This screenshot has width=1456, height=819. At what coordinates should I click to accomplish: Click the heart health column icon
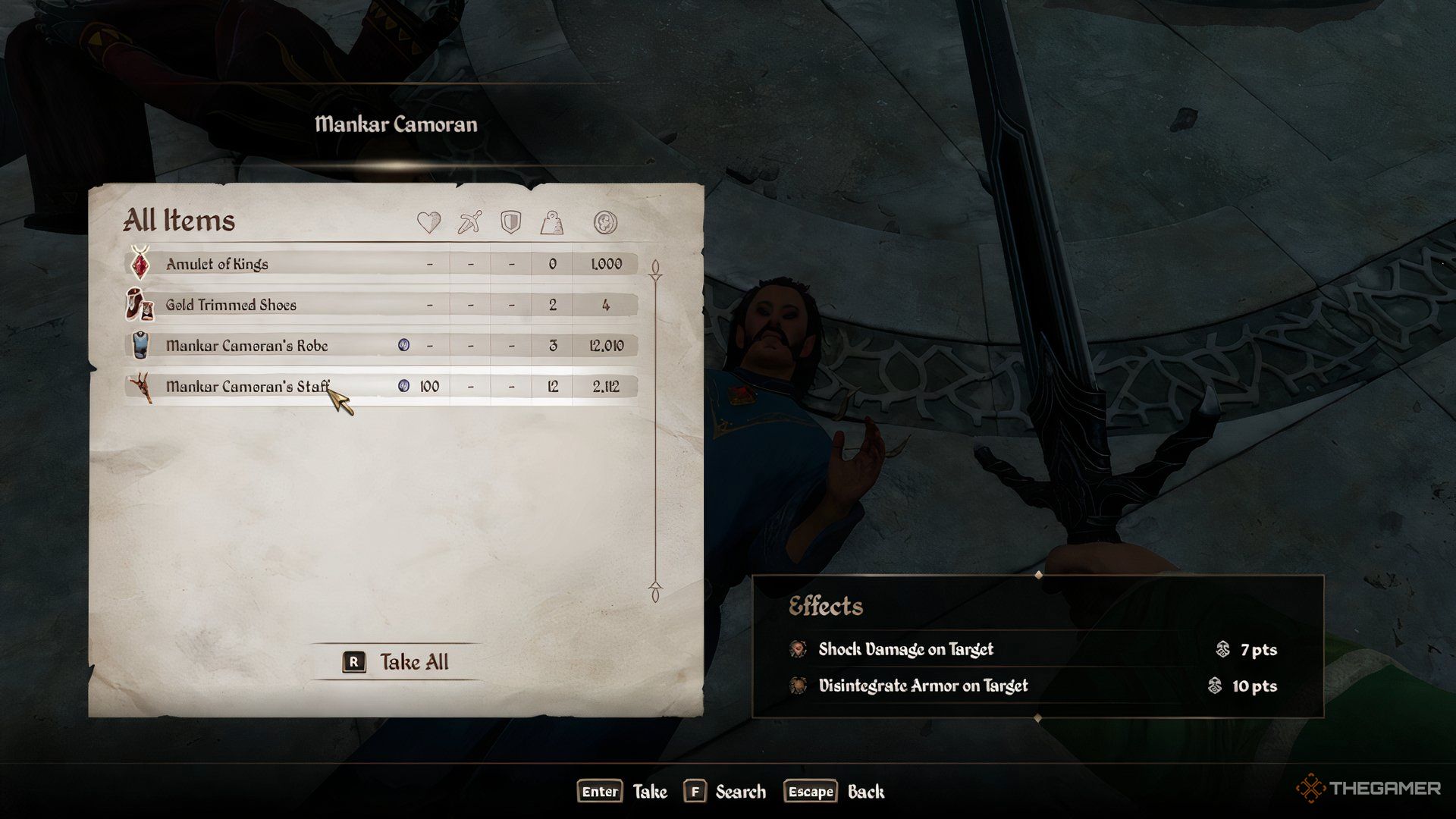pos(428,223)
